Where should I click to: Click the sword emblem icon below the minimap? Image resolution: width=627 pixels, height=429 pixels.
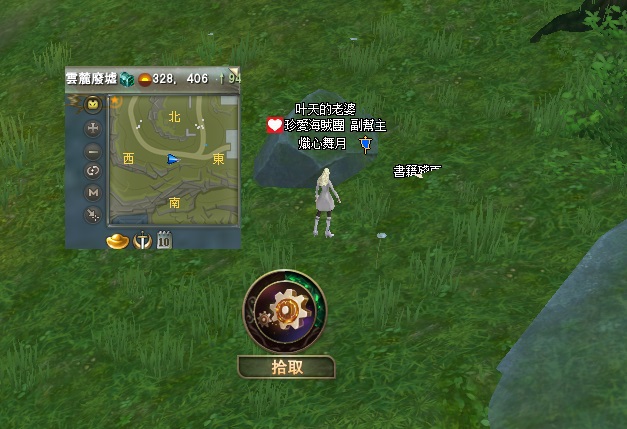(x=142, y=240)
